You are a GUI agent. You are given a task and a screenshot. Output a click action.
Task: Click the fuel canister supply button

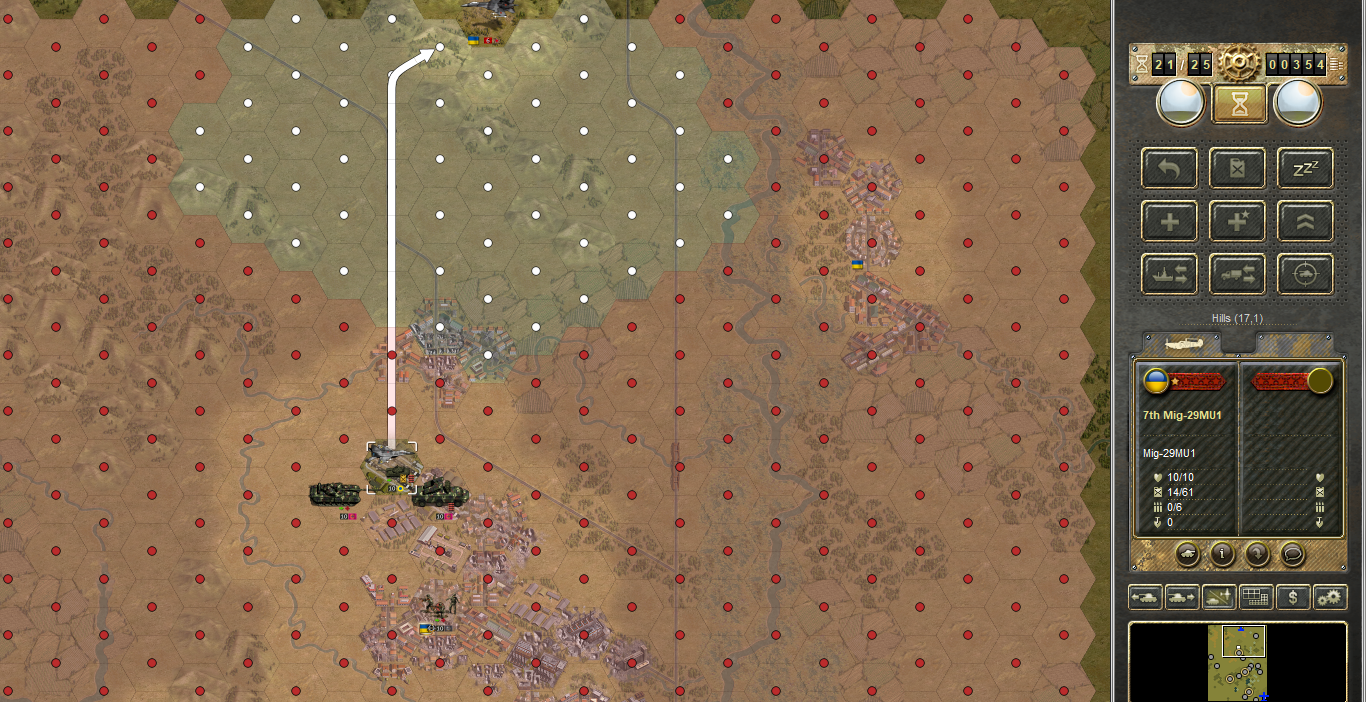[x=1237, y=168]
